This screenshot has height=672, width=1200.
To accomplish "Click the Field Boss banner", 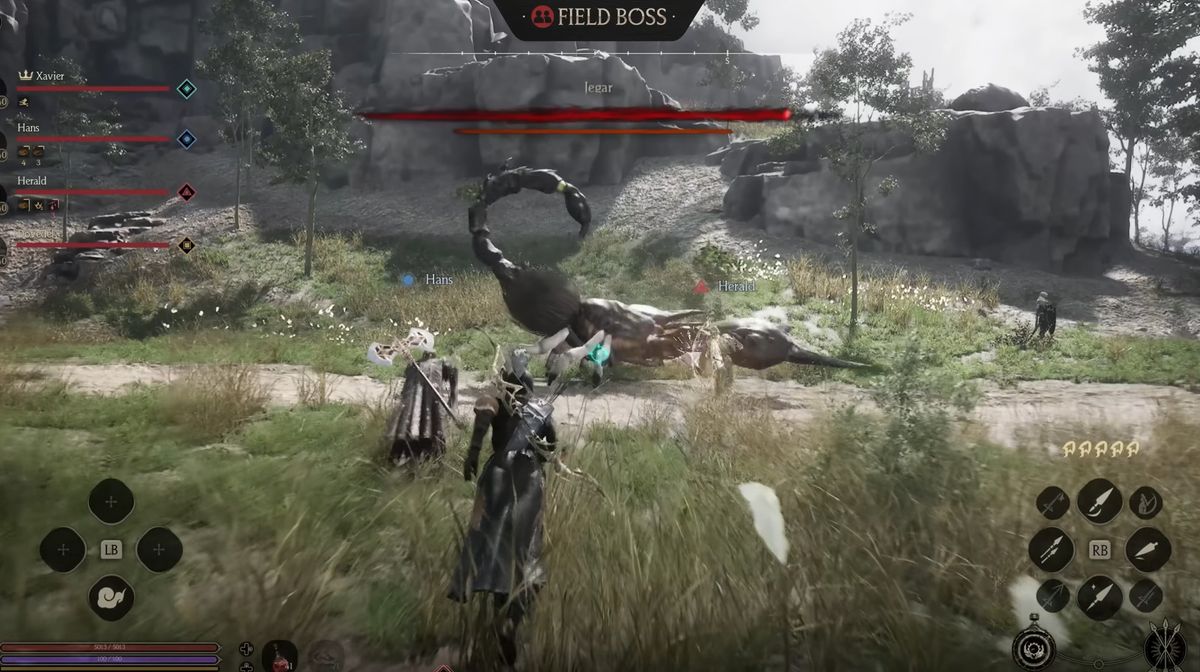I will point(600,17).
